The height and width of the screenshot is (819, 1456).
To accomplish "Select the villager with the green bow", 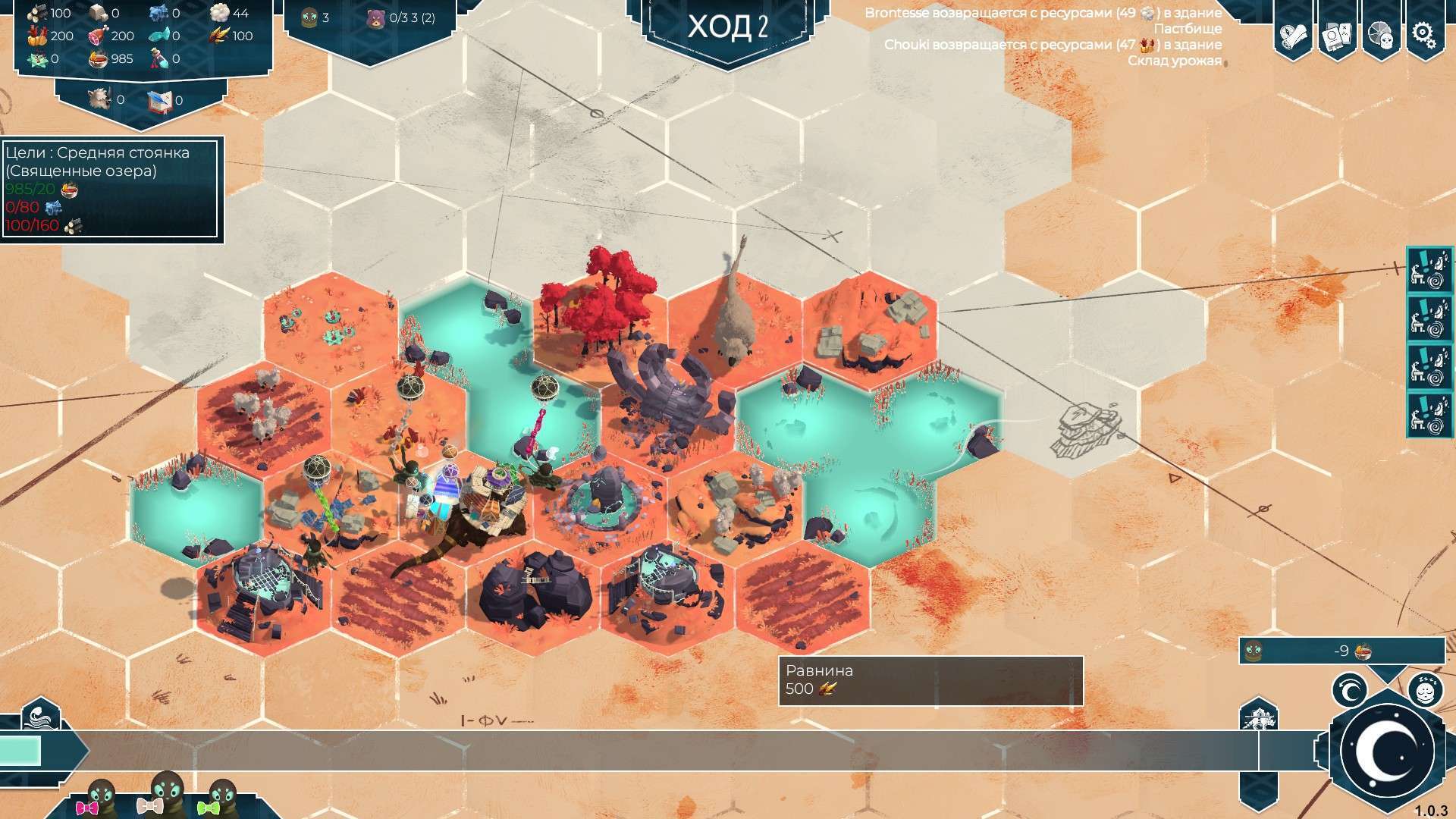I will [220, 799].
